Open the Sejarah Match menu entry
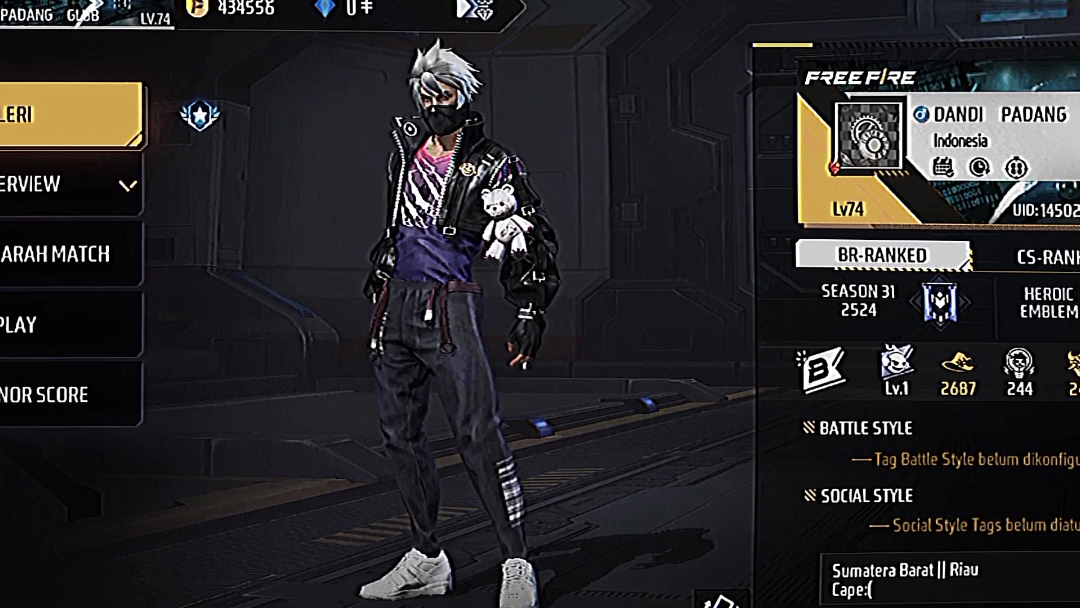 click(68, 254)
